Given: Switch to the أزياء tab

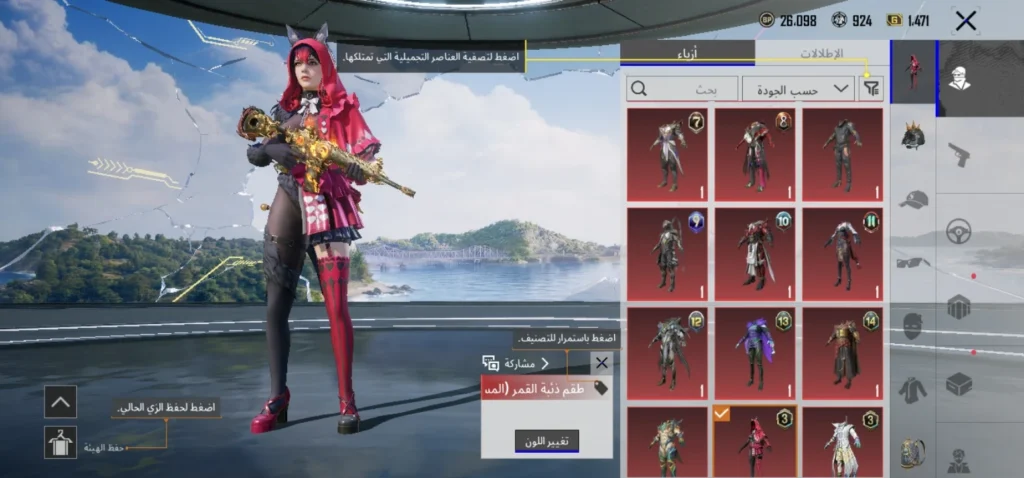Looking at the screenshot, I should point(688,54).
